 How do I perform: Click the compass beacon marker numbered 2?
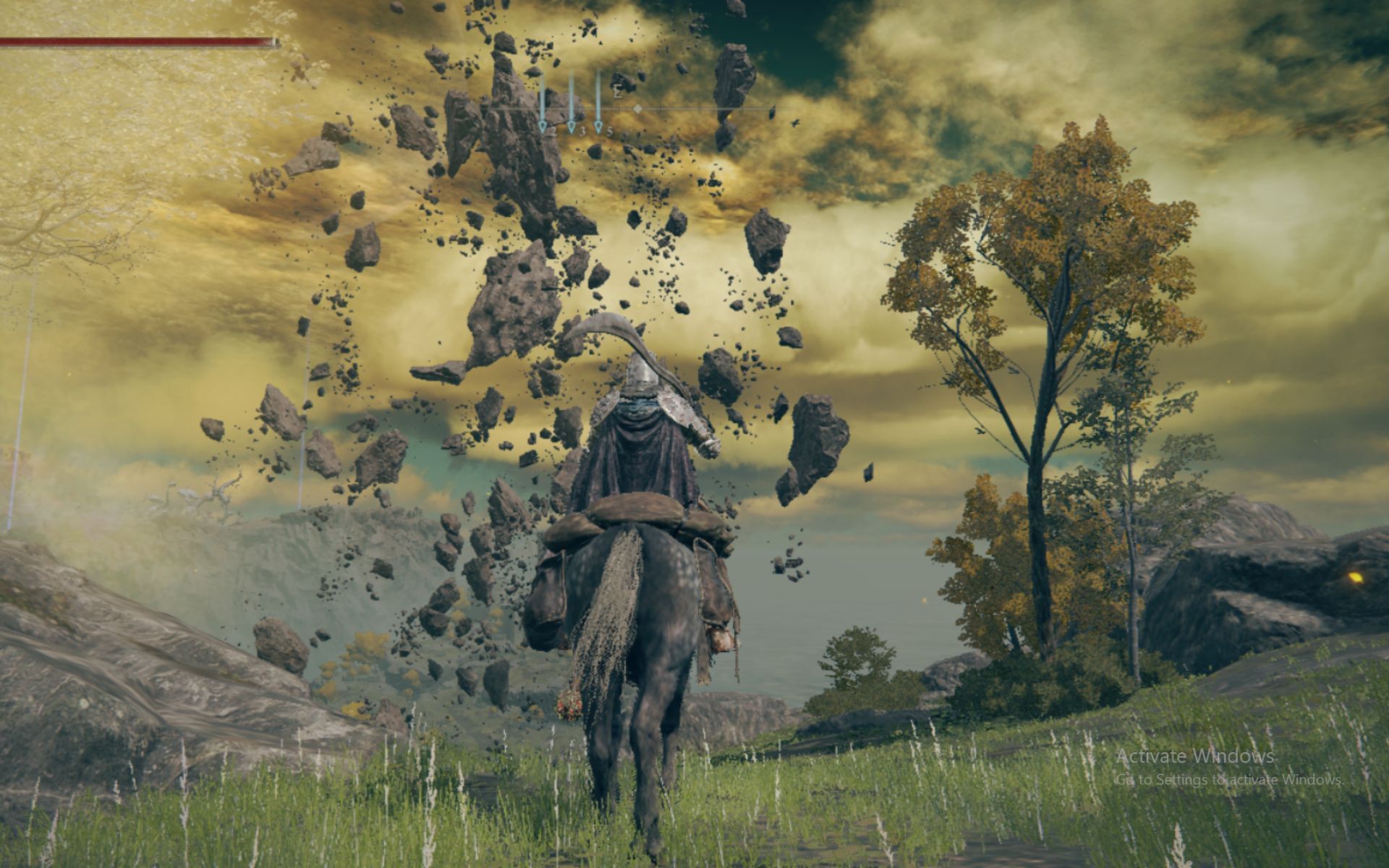[x=543, y=127]
